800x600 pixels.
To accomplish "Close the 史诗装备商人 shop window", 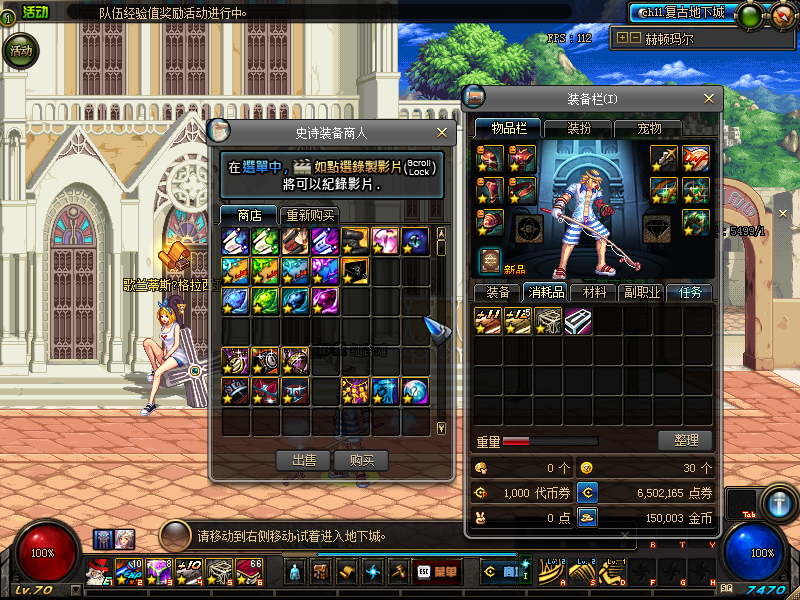I will tap(442, 132).
